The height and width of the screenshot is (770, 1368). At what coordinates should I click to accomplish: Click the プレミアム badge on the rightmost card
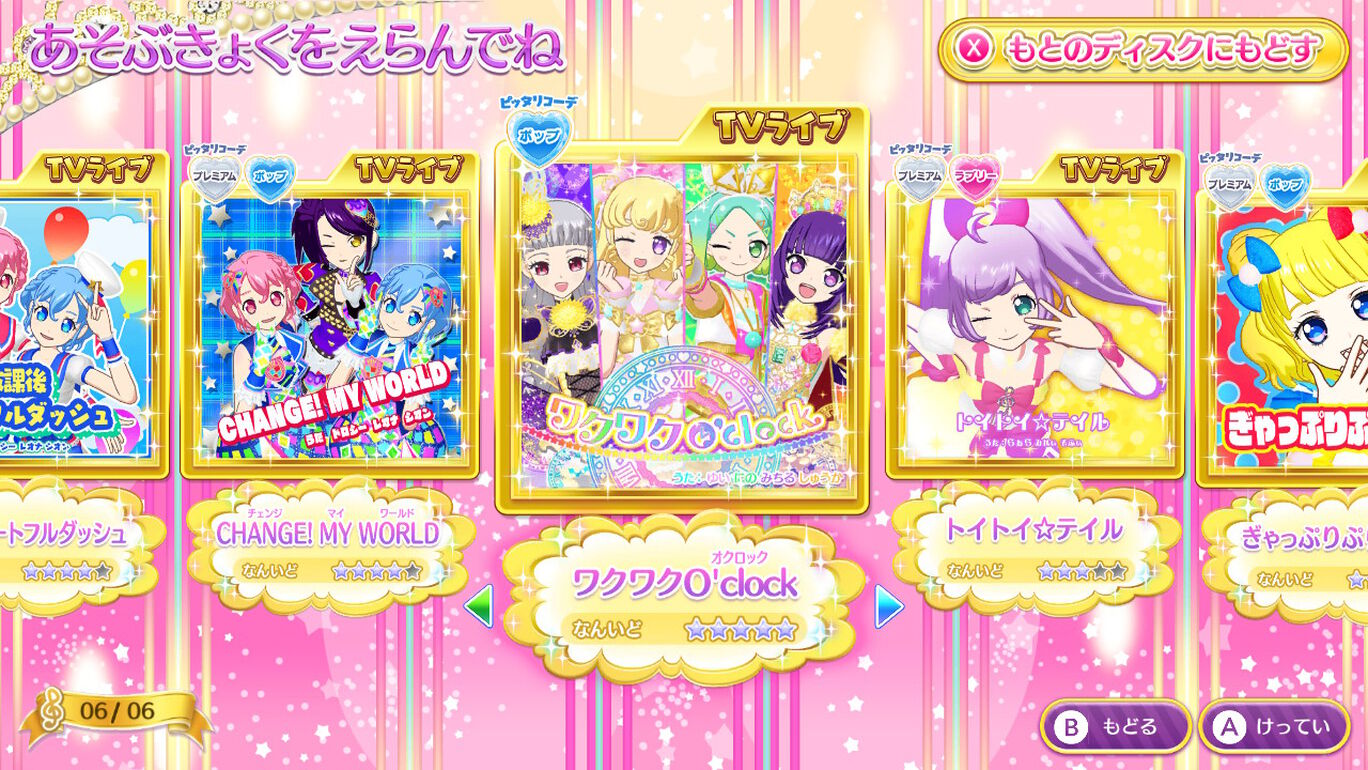pyautogui.click(x=1227, y=185)
